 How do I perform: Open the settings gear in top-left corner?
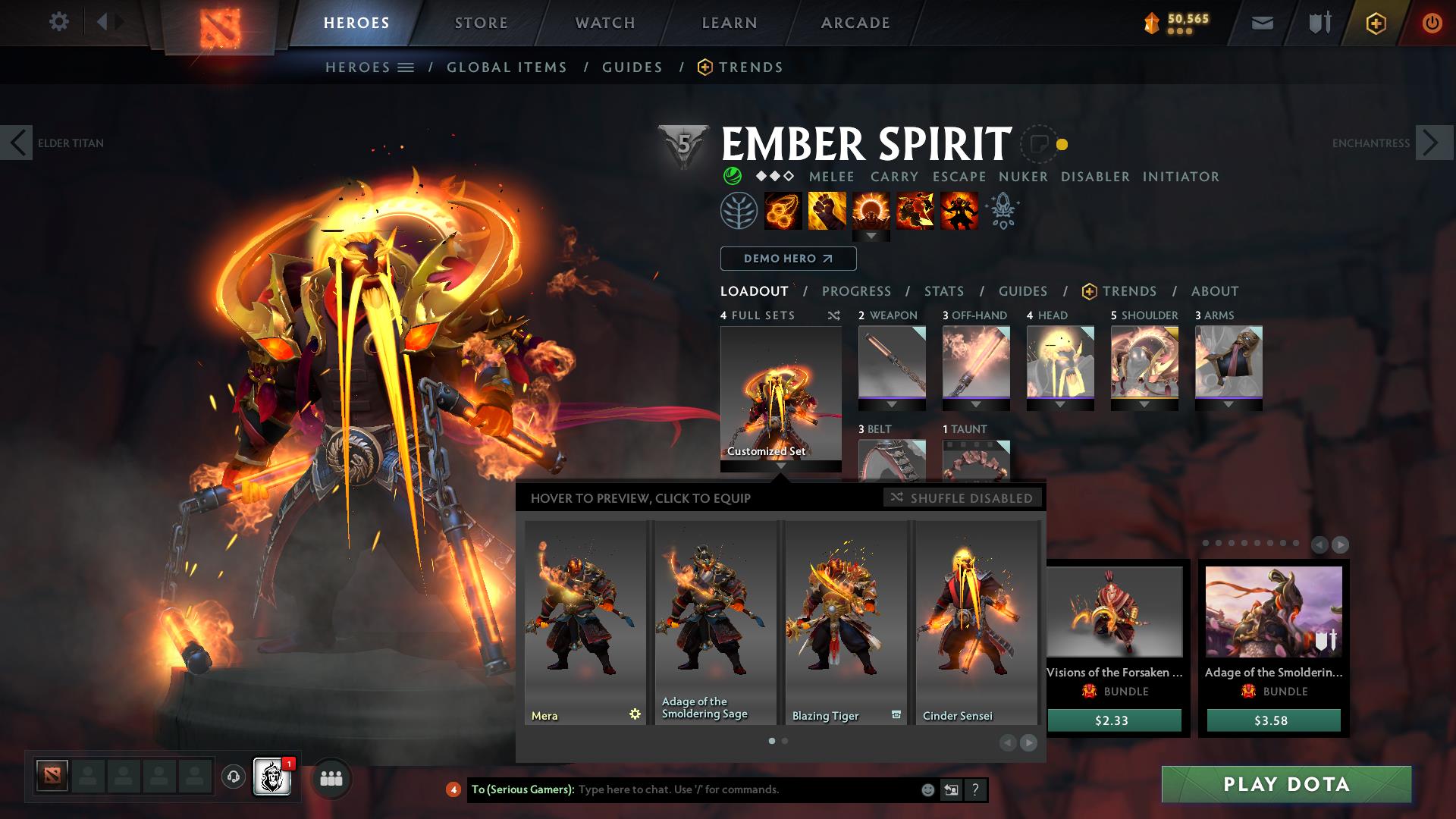tap(59, 22)
